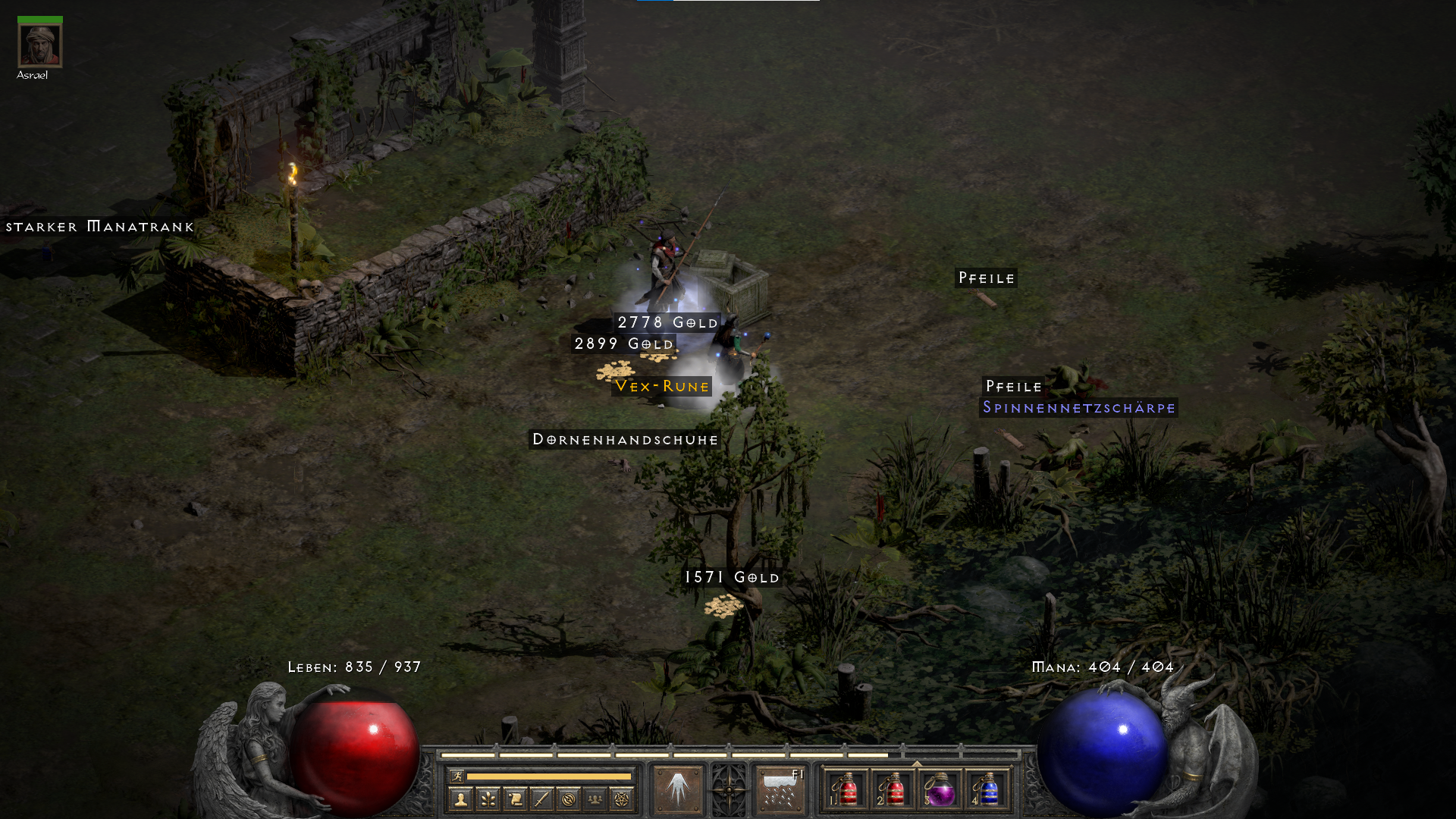The width and height of the screenshot is (1456, 819).
Task: Click the gothic emblem between skill slots
Action: tap(730, 789)
